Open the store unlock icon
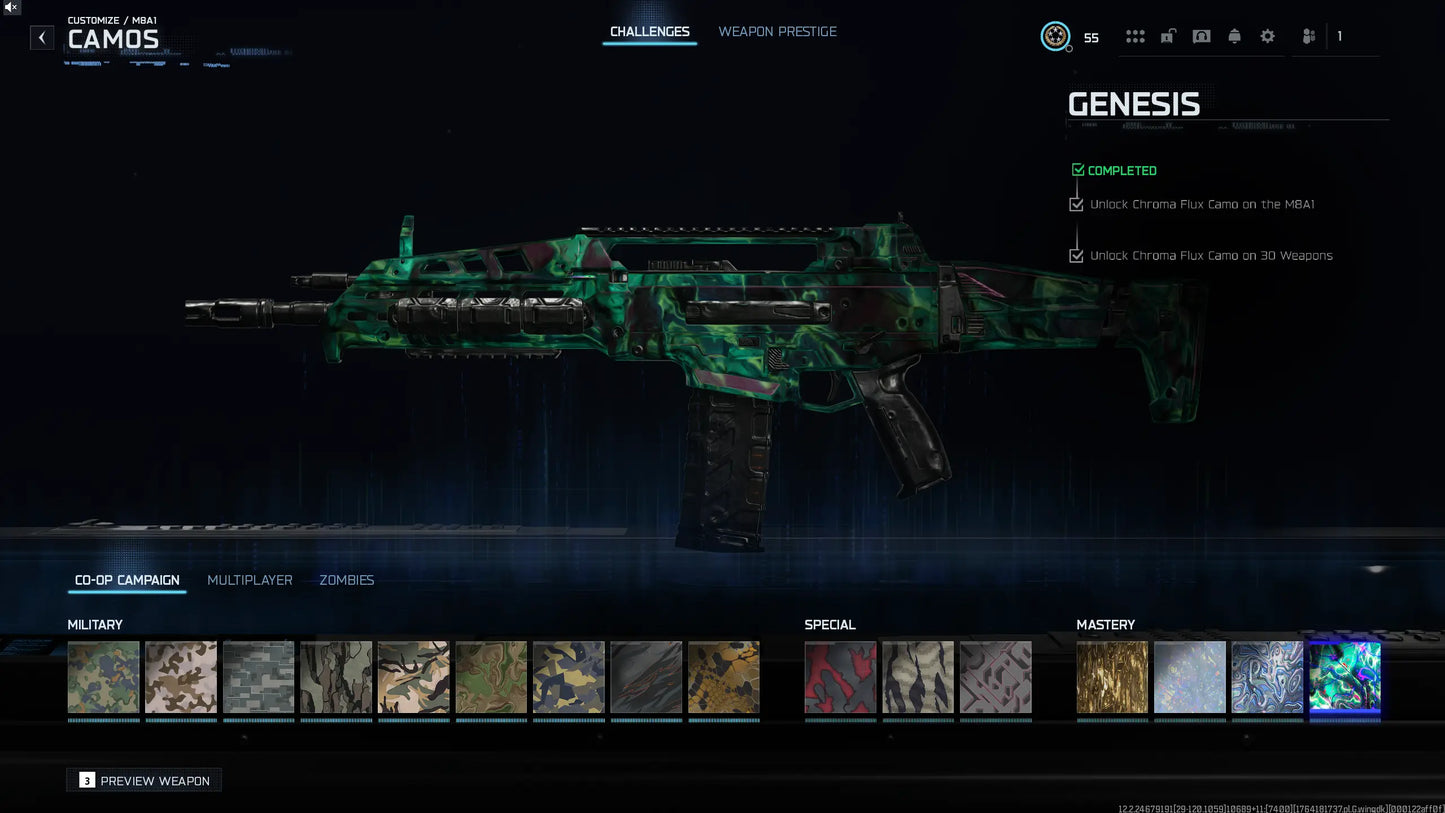Image resolution: width=1445 pixels, height=813 pixels. pos(1167,36)
